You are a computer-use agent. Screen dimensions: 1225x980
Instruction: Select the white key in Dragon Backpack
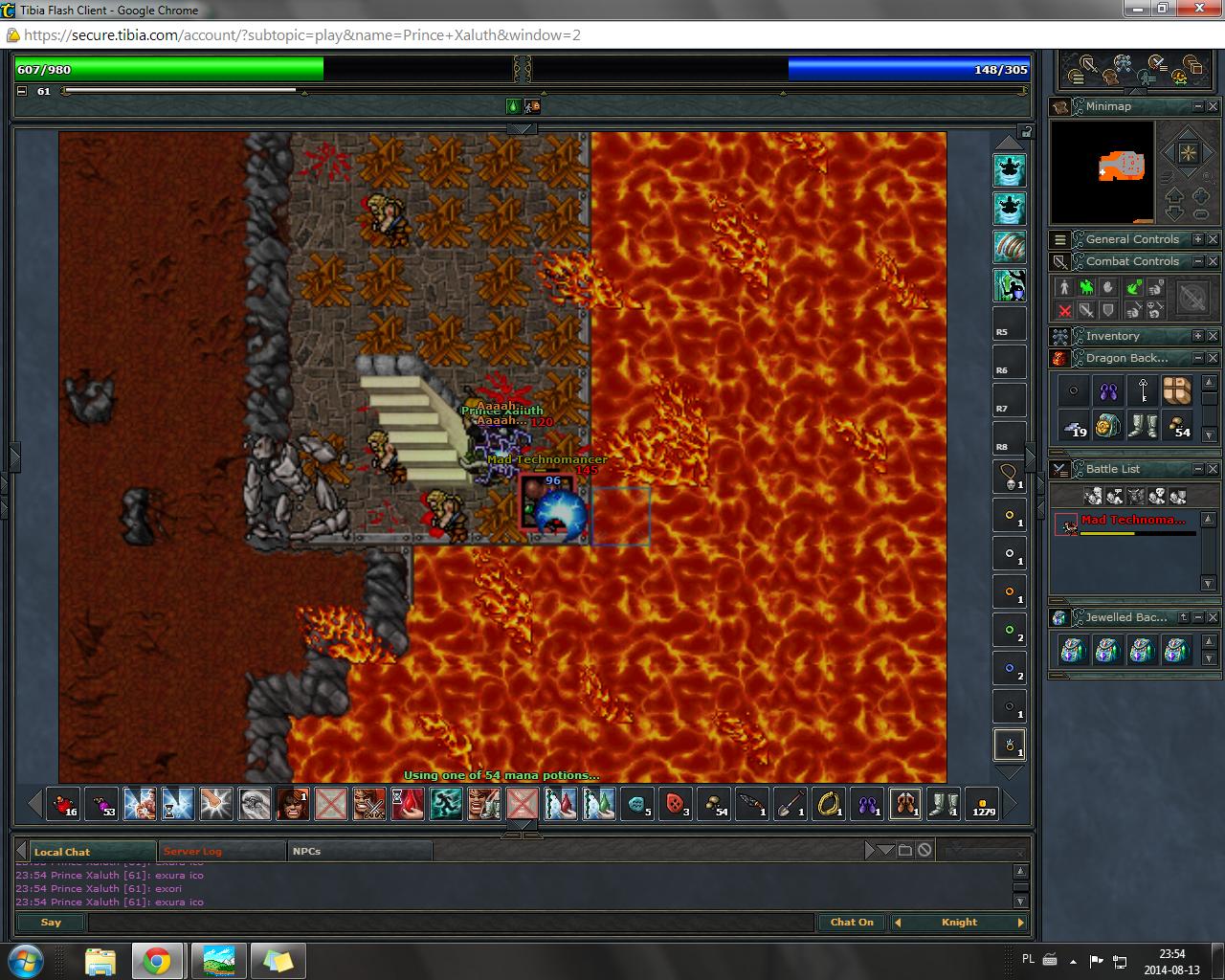click(1143, 390)
